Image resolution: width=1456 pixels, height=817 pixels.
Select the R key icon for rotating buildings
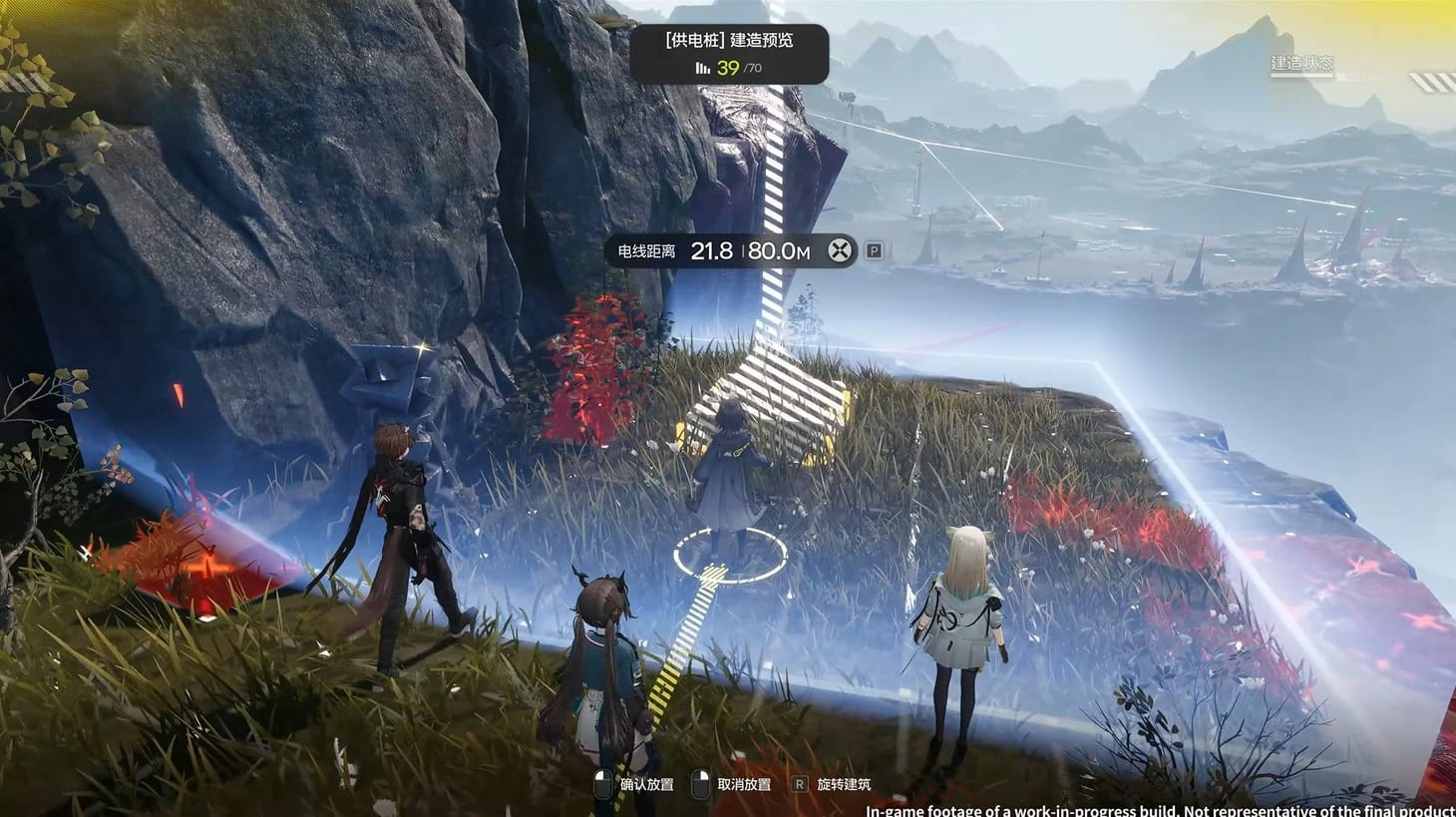tap(798, 786)
